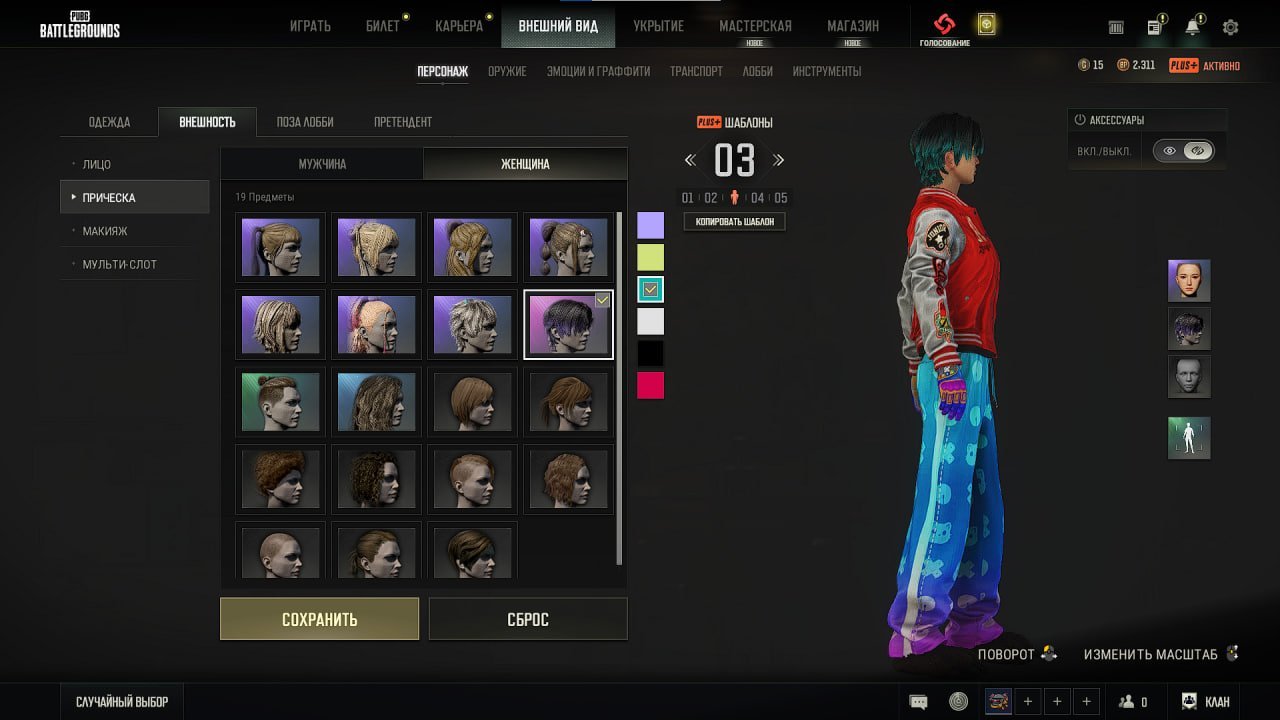Go to the next template arrow
Screen dimensions: 1280x720
click(x=778, y=160)
